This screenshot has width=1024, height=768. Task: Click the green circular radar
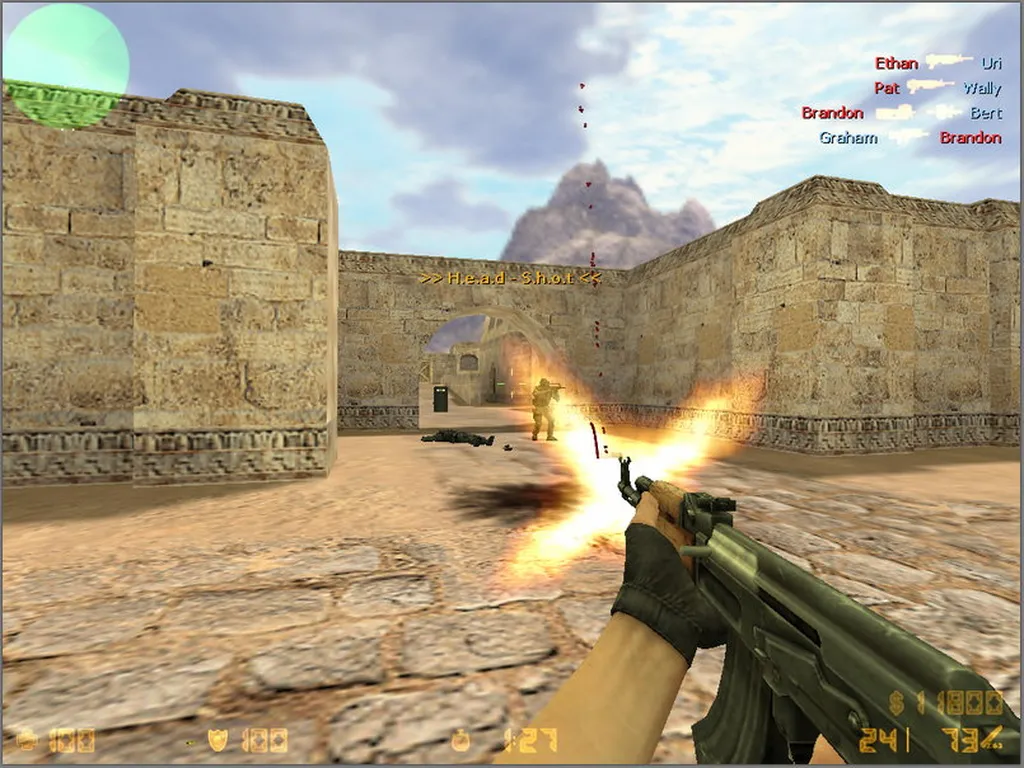coord(66,66)
